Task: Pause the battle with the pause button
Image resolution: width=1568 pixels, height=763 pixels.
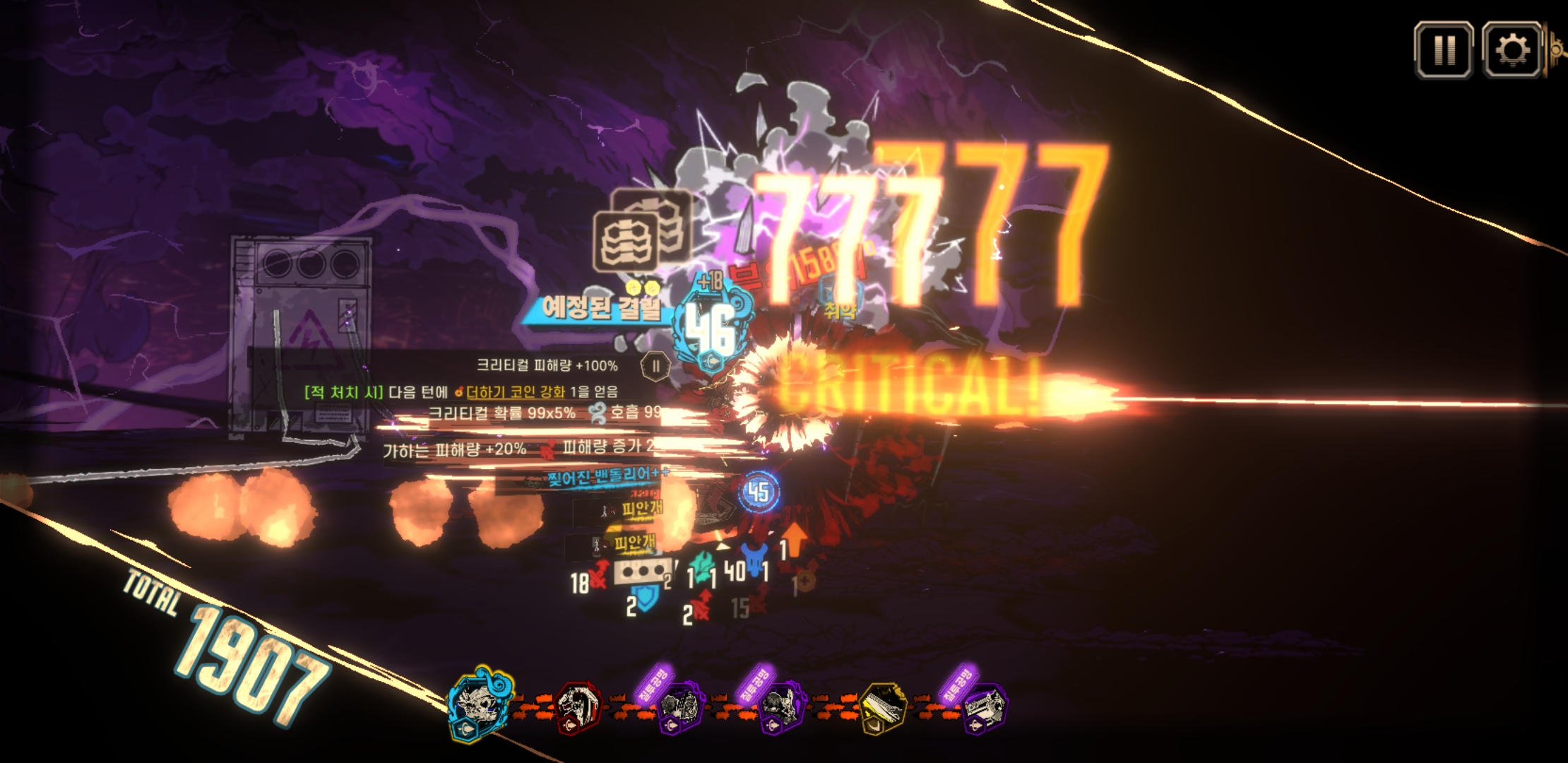Action: point(1443,49)
